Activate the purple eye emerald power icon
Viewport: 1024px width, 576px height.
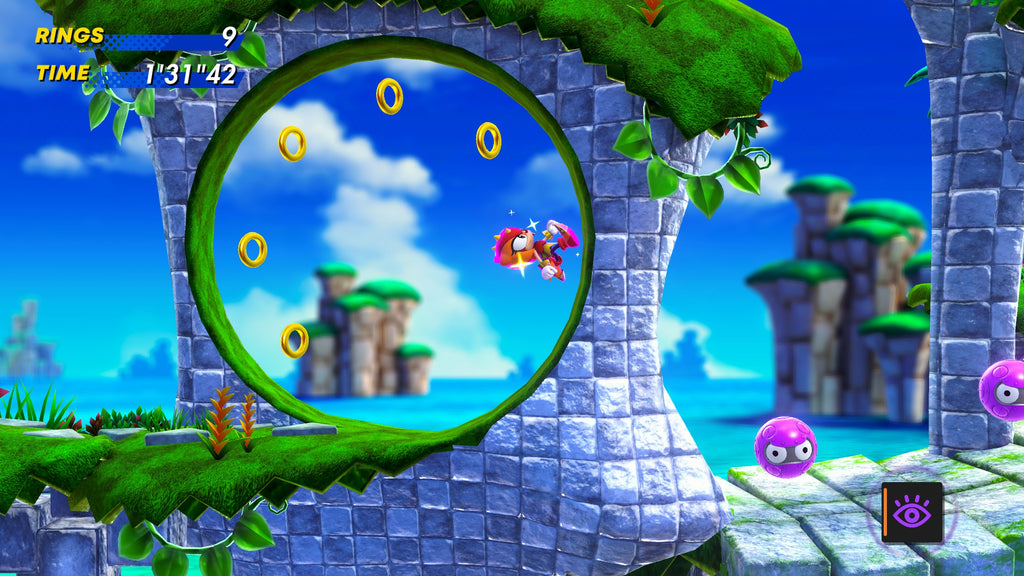pyautogui.click(x=912, y=512)
